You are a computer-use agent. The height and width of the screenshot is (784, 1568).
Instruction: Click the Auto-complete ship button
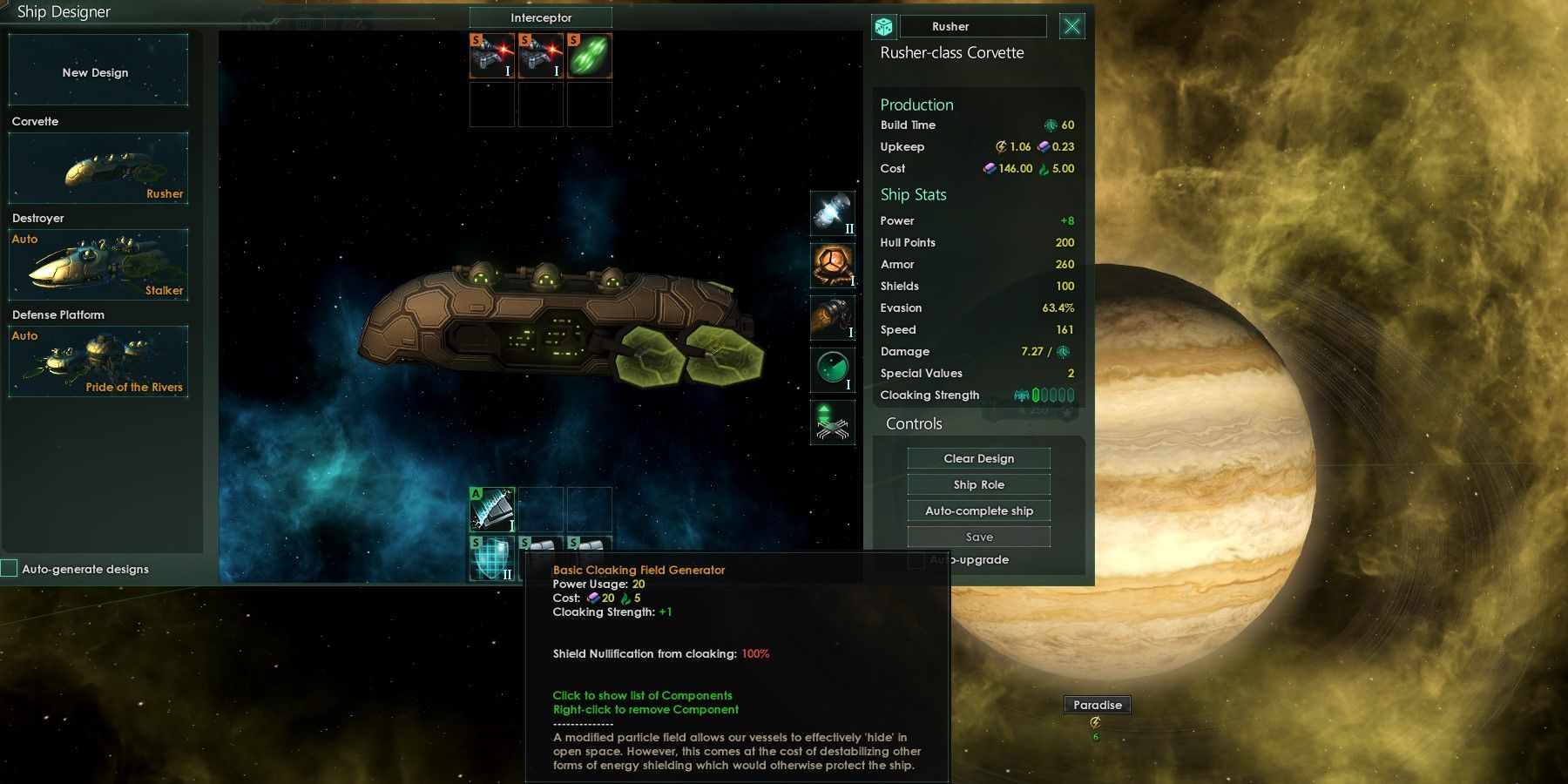978,510
